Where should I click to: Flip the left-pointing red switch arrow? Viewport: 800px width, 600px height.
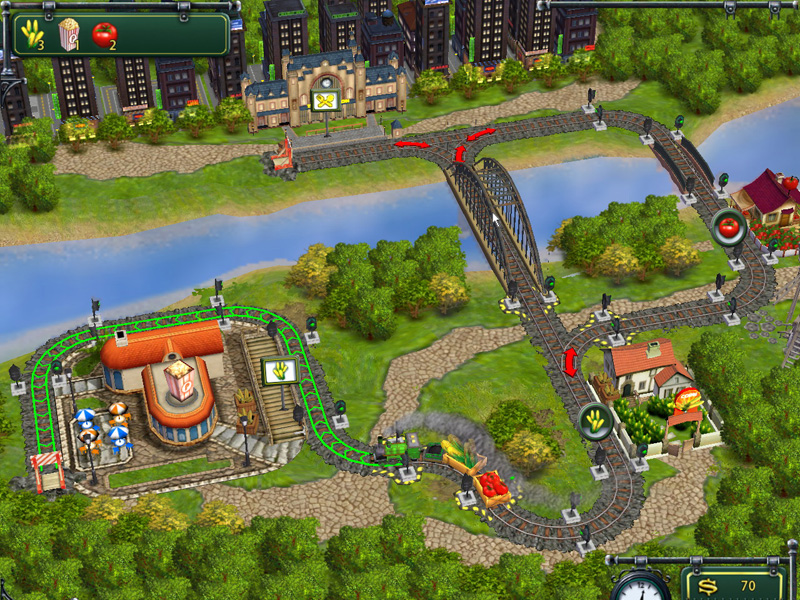tap(410, 145)
